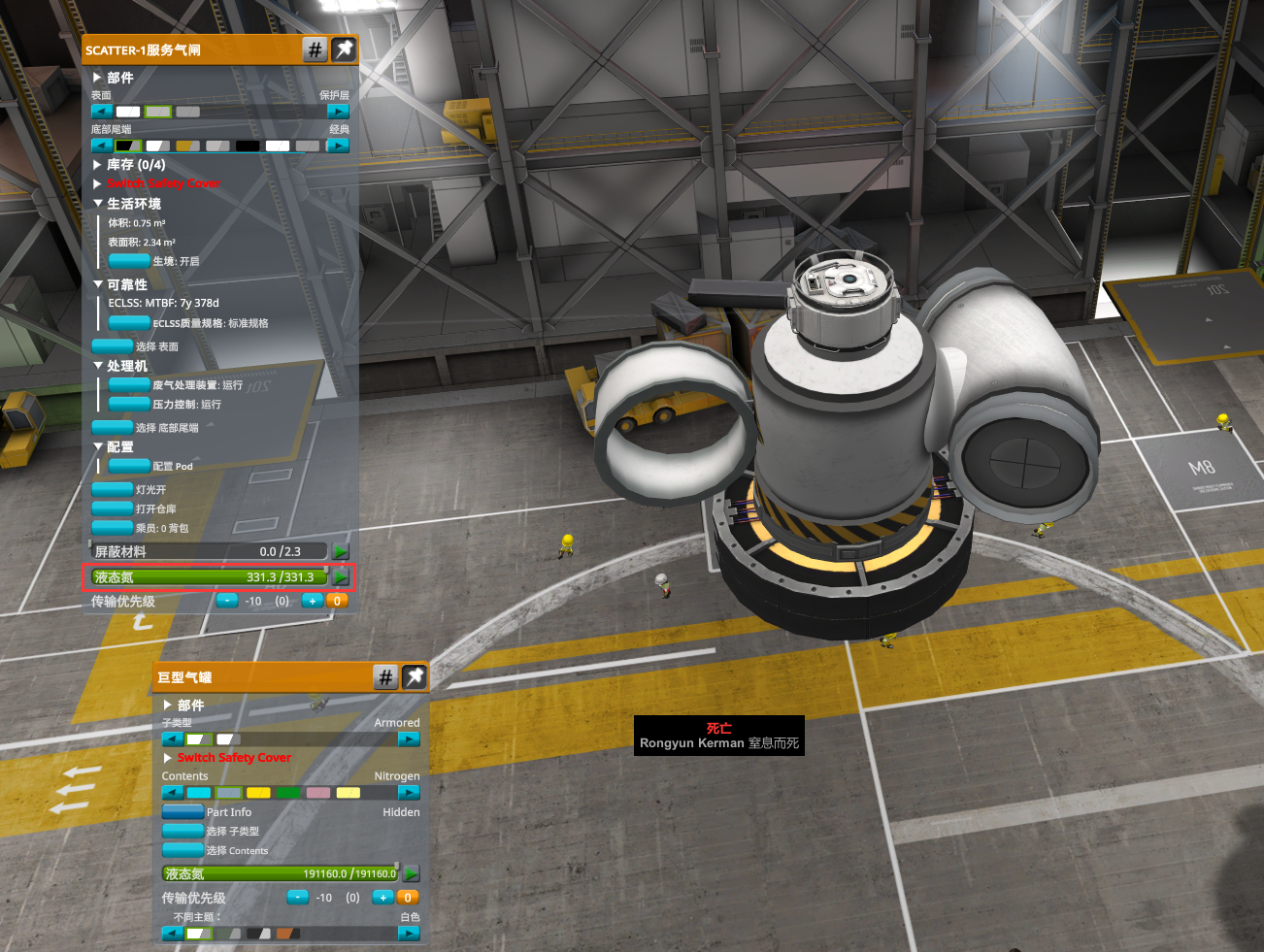This screenshot has height=952, width=1264.
Task: Click left arrow on 底部尾端 variant selector
Action: (102, 146)
